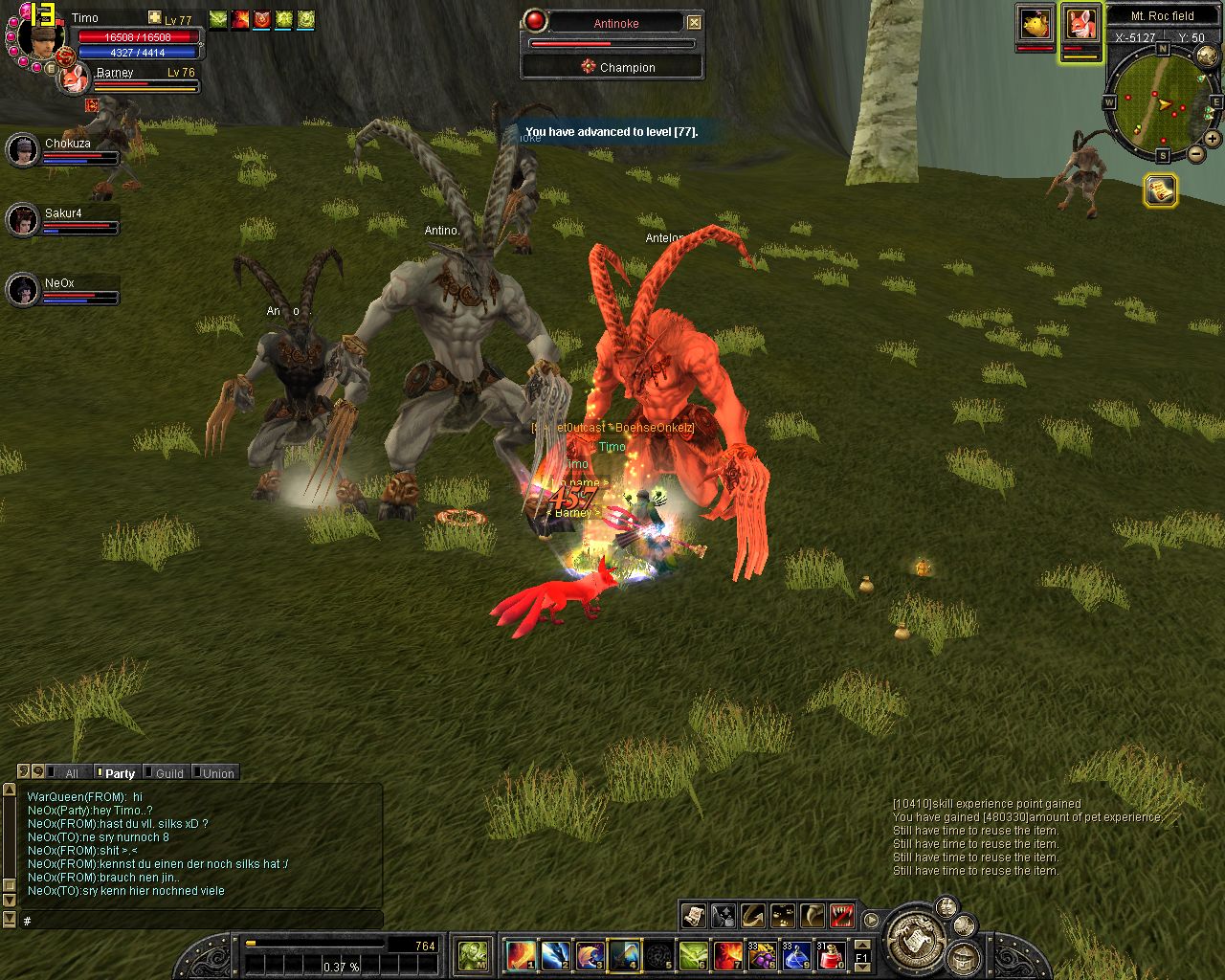1225x980 pixels.
Task: Use the red potion in slot 0
Action: point(831,954)
